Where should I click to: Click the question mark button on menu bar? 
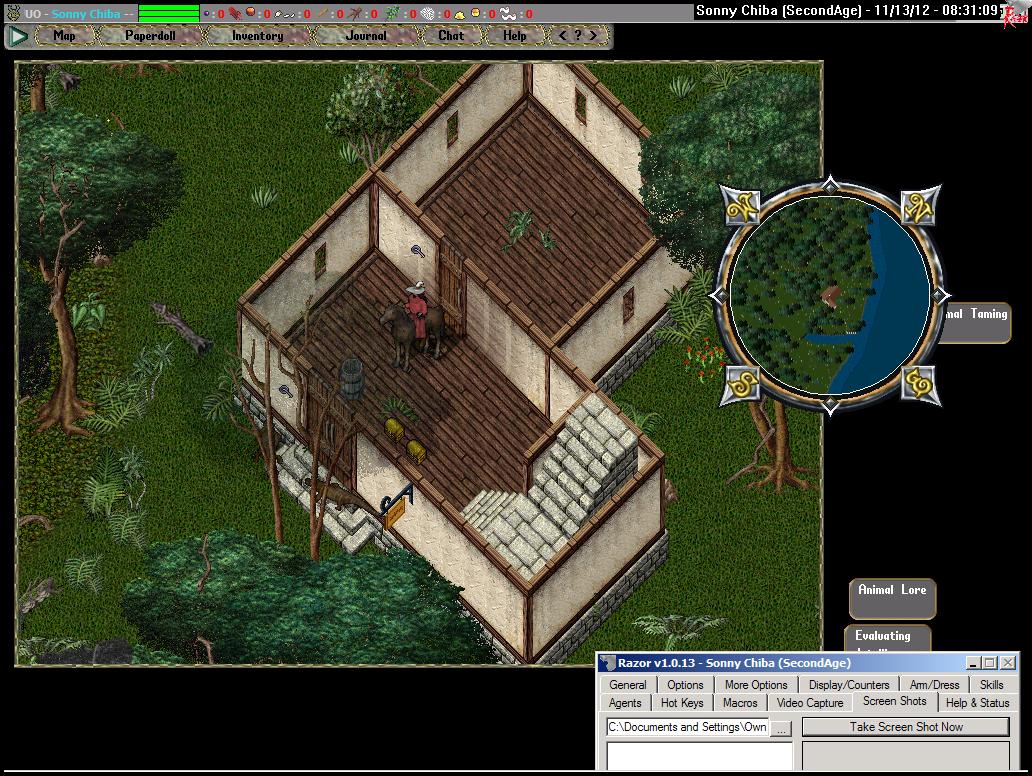(577, 36)
